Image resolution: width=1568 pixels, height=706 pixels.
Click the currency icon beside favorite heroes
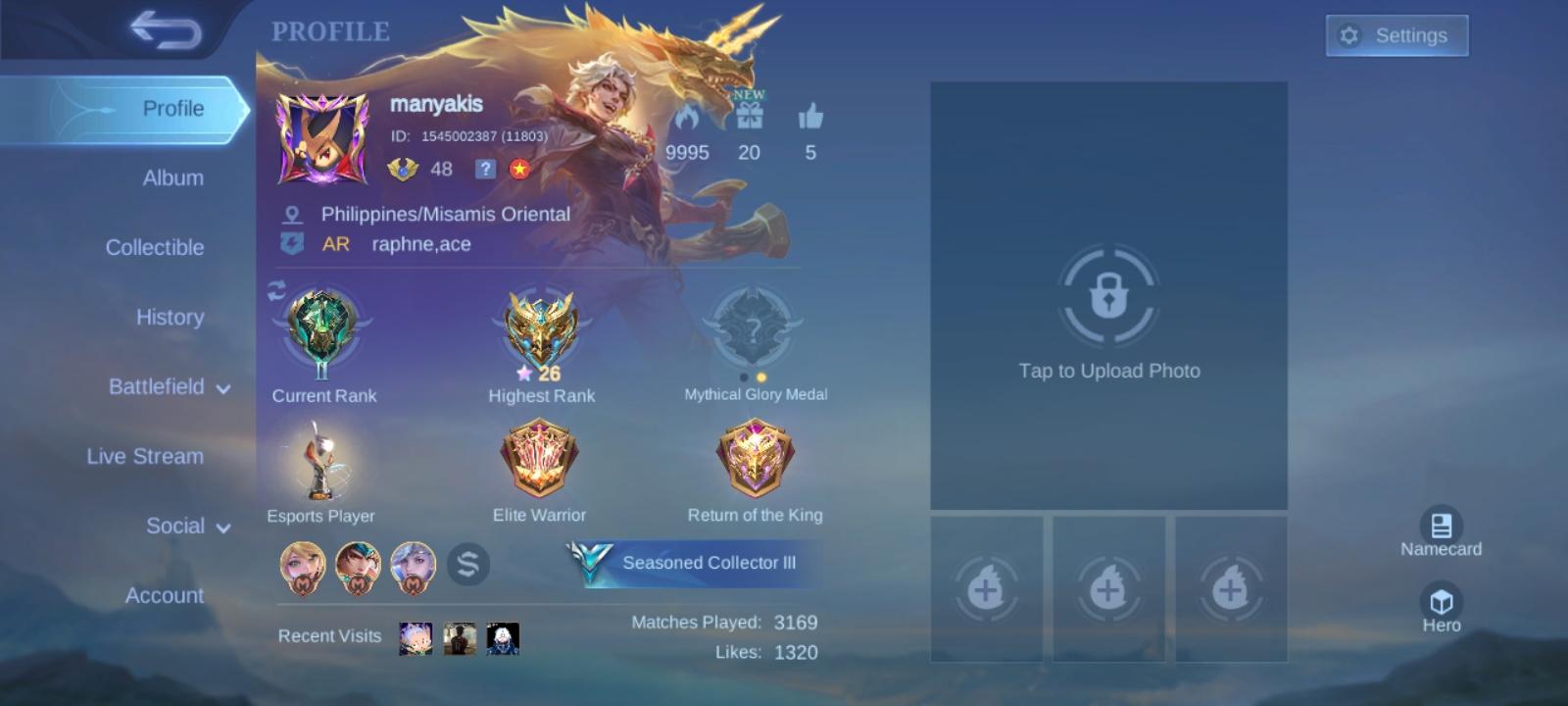tap(468, 563)
